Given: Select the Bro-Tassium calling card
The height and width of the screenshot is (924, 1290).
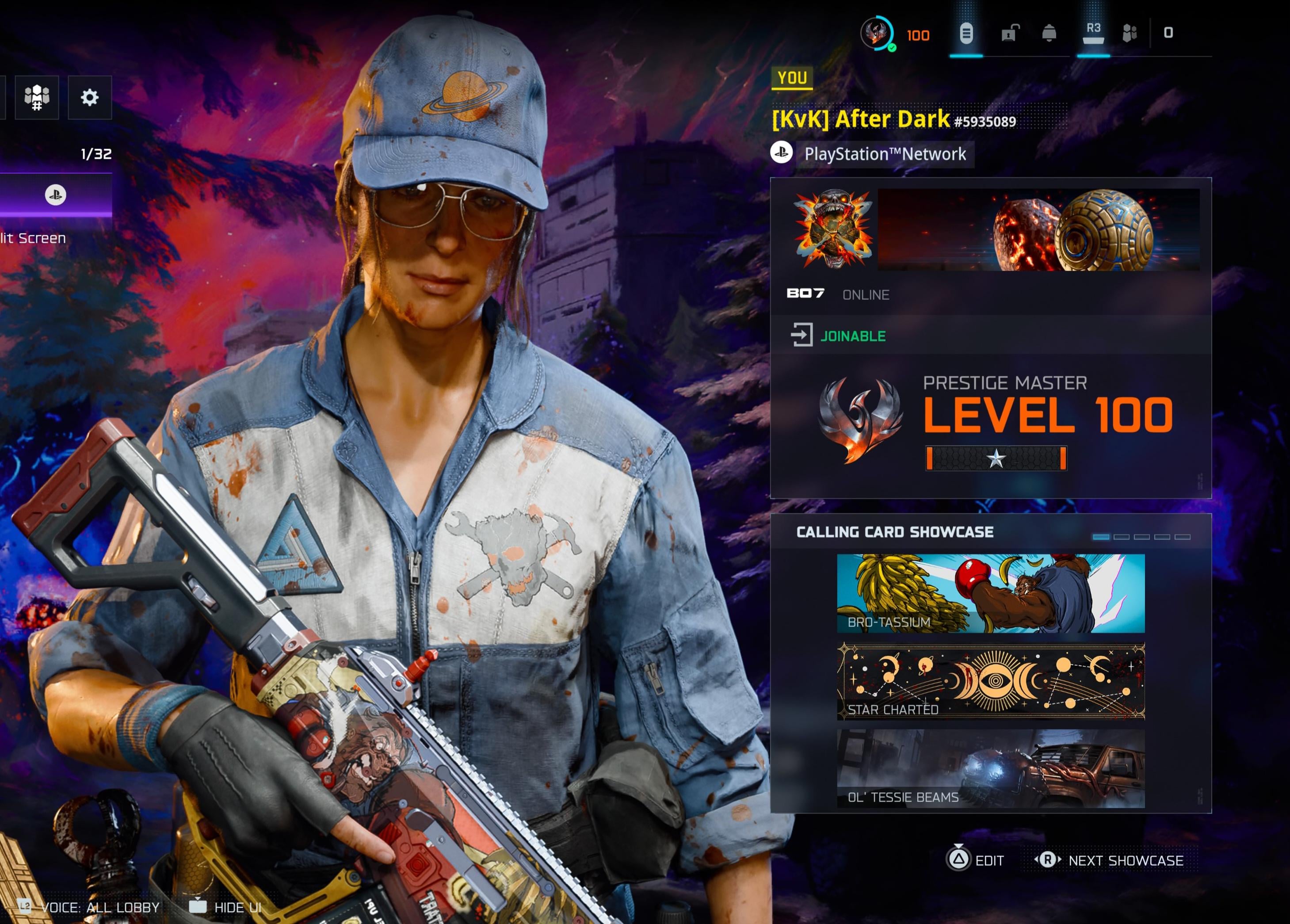Looking at the screenshot, I should pyautogui.click(x=990, y=593).
